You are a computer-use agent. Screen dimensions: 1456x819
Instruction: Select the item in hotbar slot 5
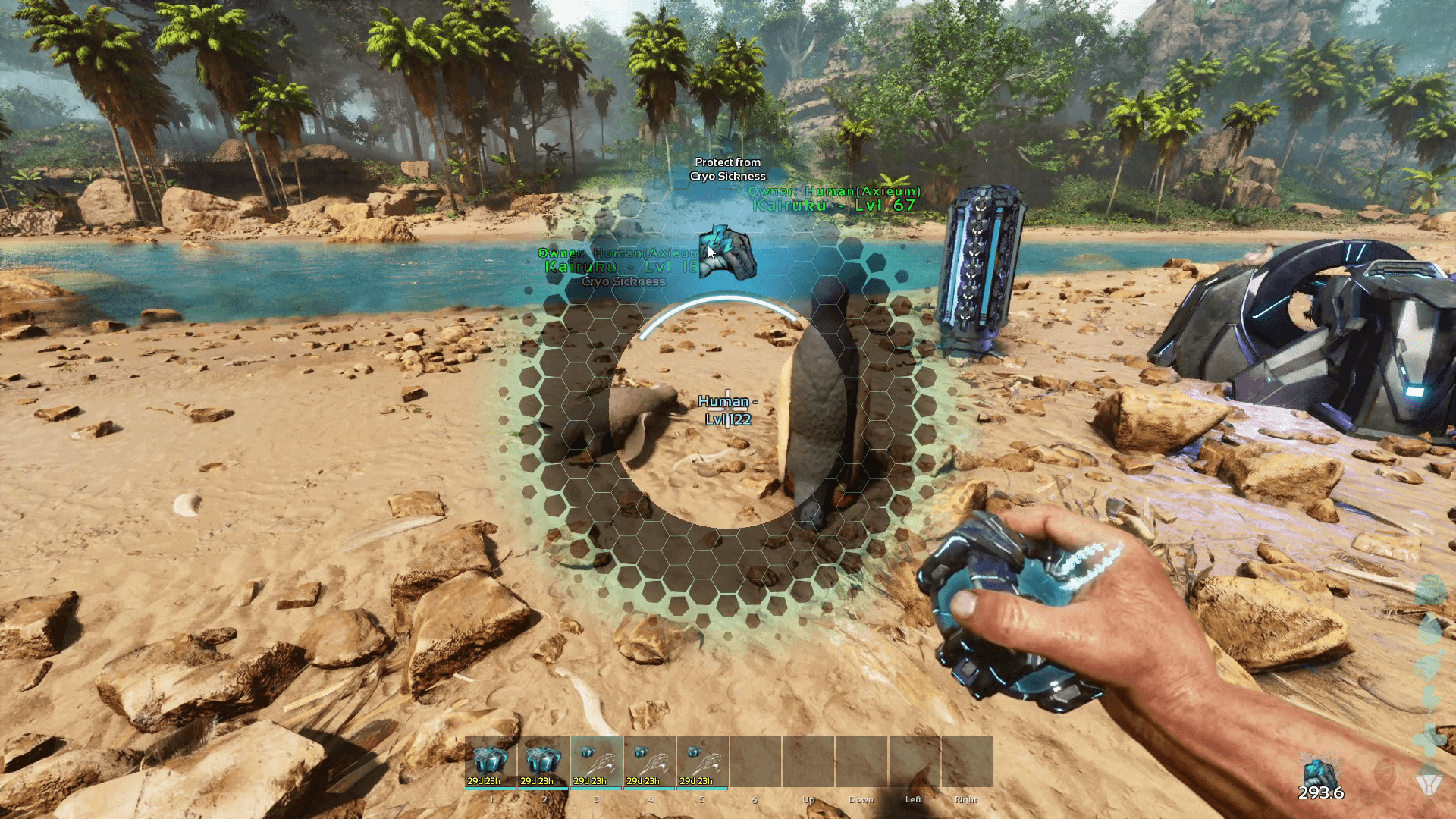[703, 761]
